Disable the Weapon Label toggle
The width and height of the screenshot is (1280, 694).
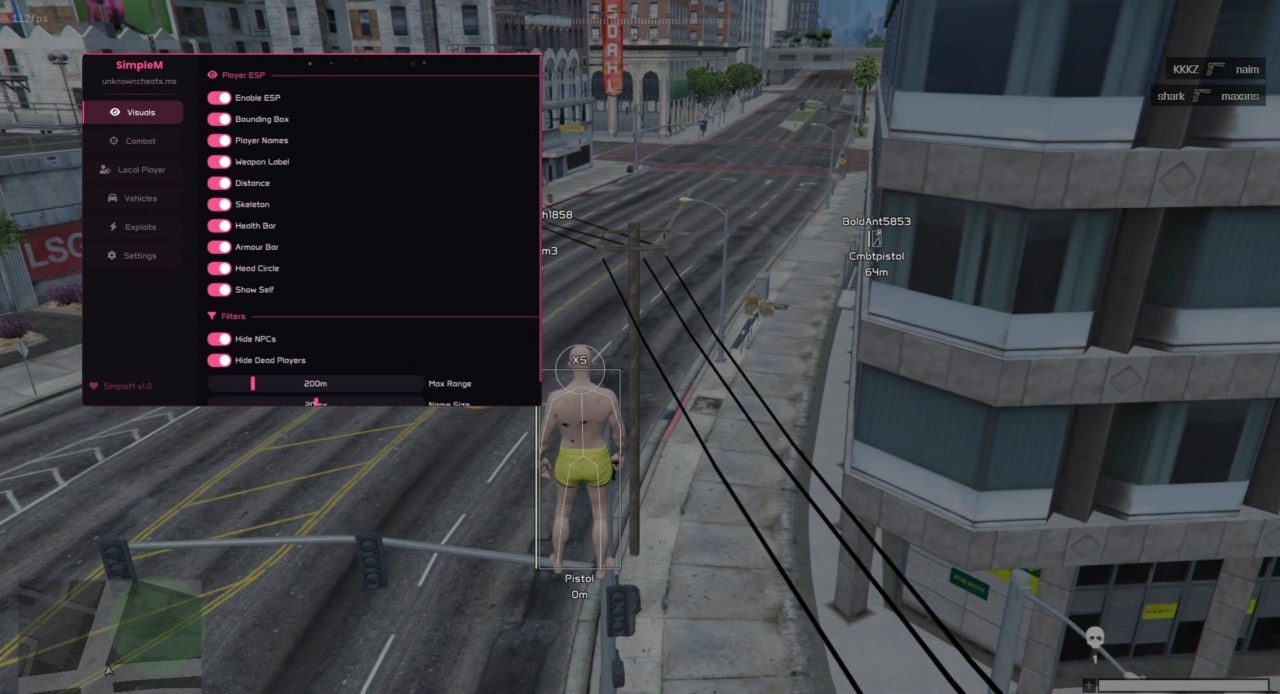tap(219, 162)
